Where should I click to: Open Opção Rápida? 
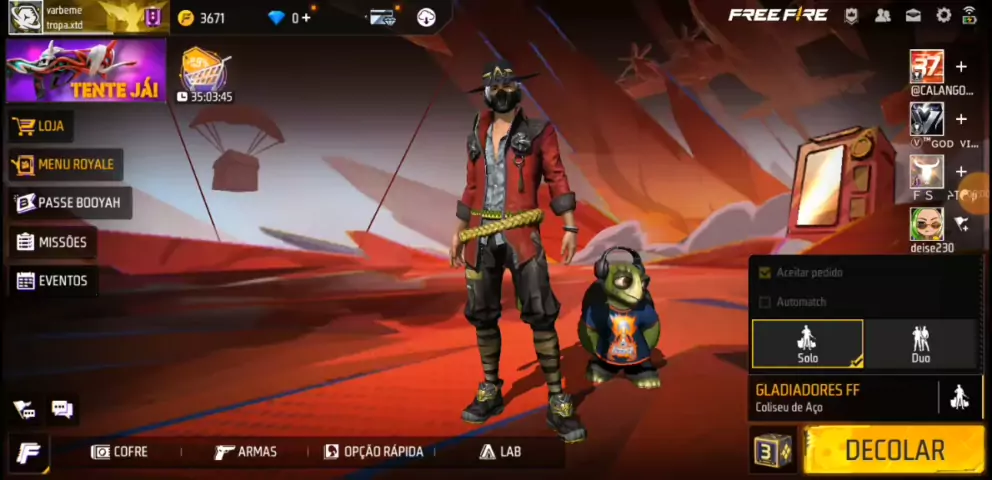[373, 452]
